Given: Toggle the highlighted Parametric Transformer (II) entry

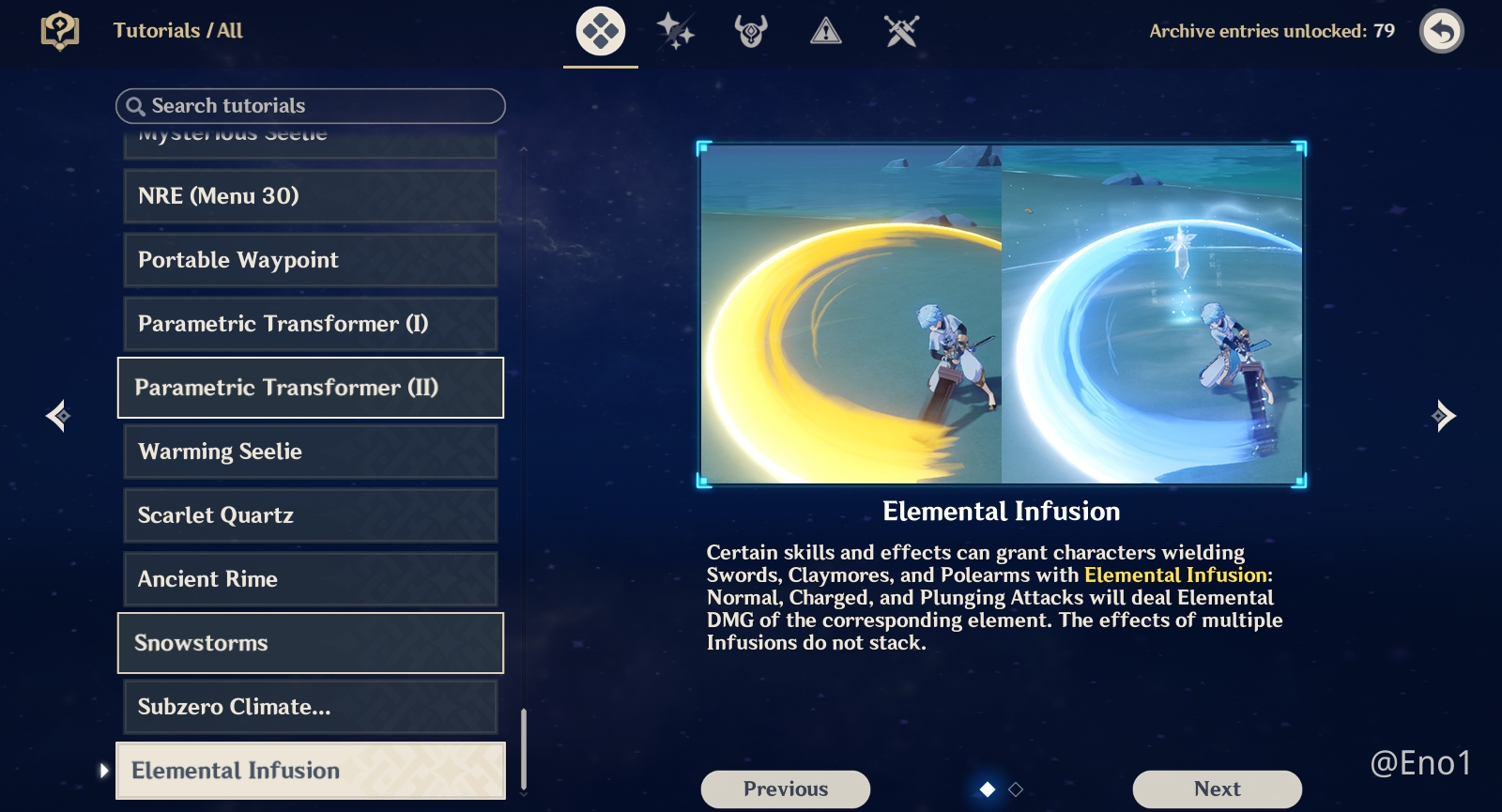Looking at the screenshot, I should 310,388.
